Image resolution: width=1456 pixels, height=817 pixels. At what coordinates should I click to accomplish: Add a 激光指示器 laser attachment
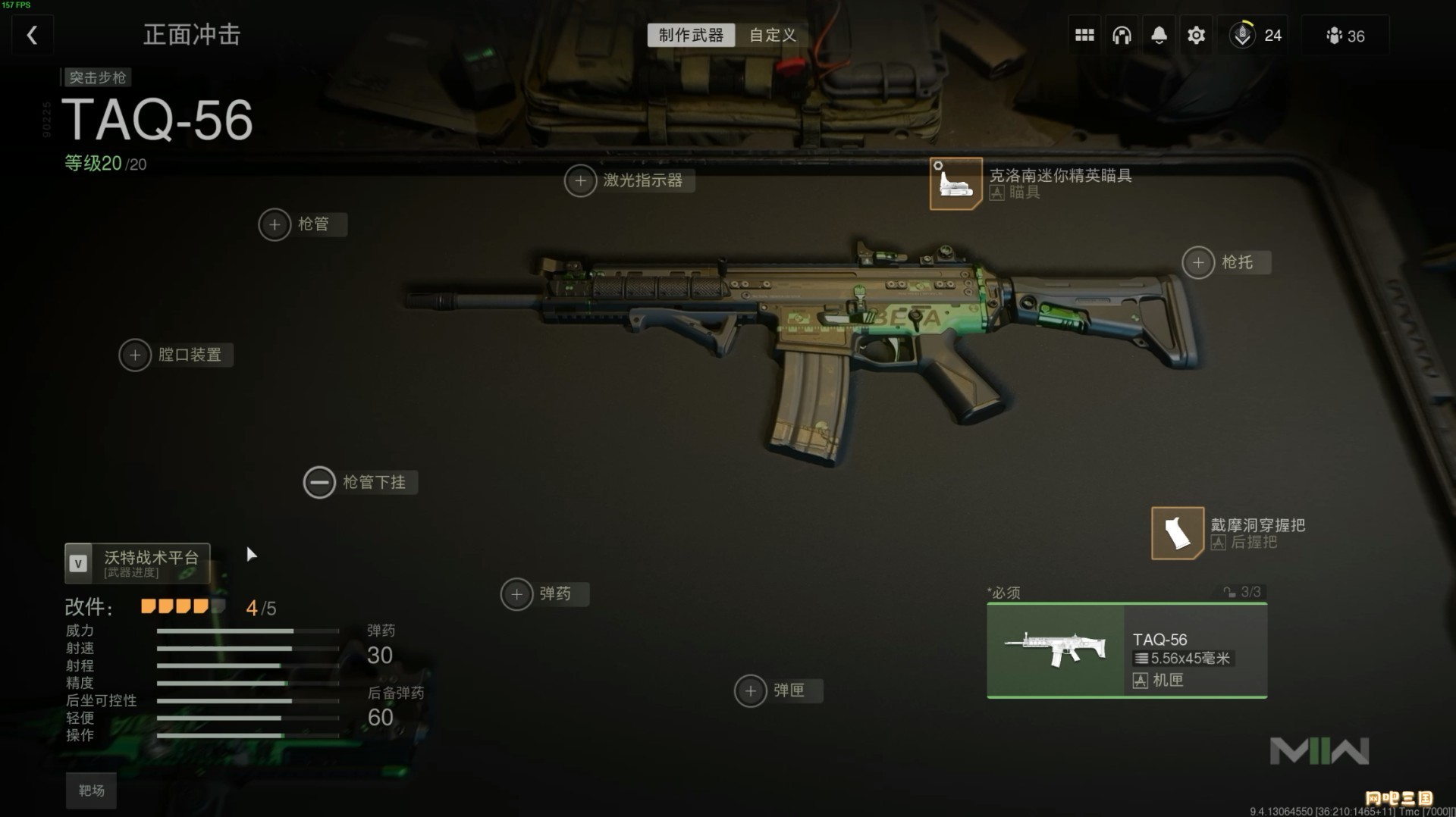pos(581,181)
